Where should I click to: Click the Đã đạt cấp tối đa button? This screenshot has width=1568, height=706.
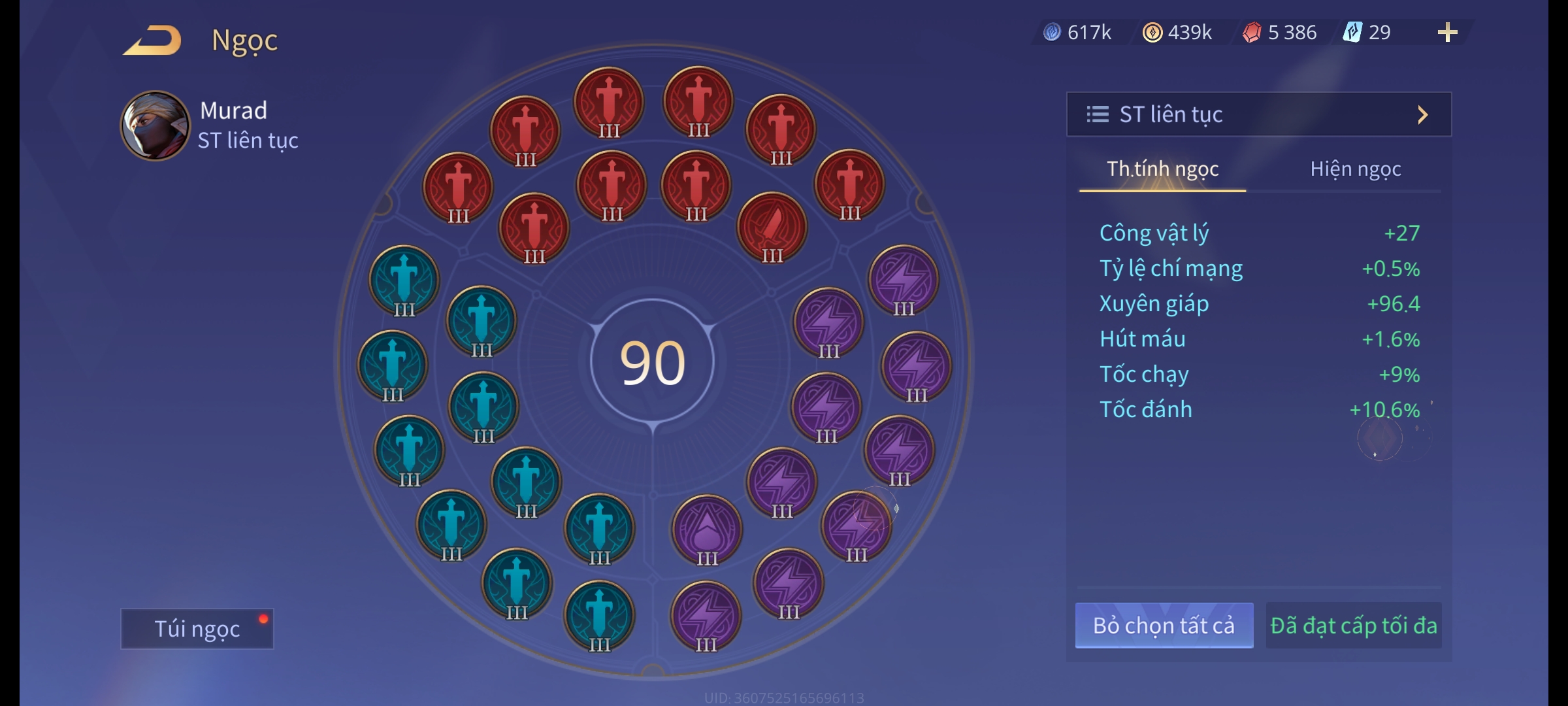point(1353,626)
